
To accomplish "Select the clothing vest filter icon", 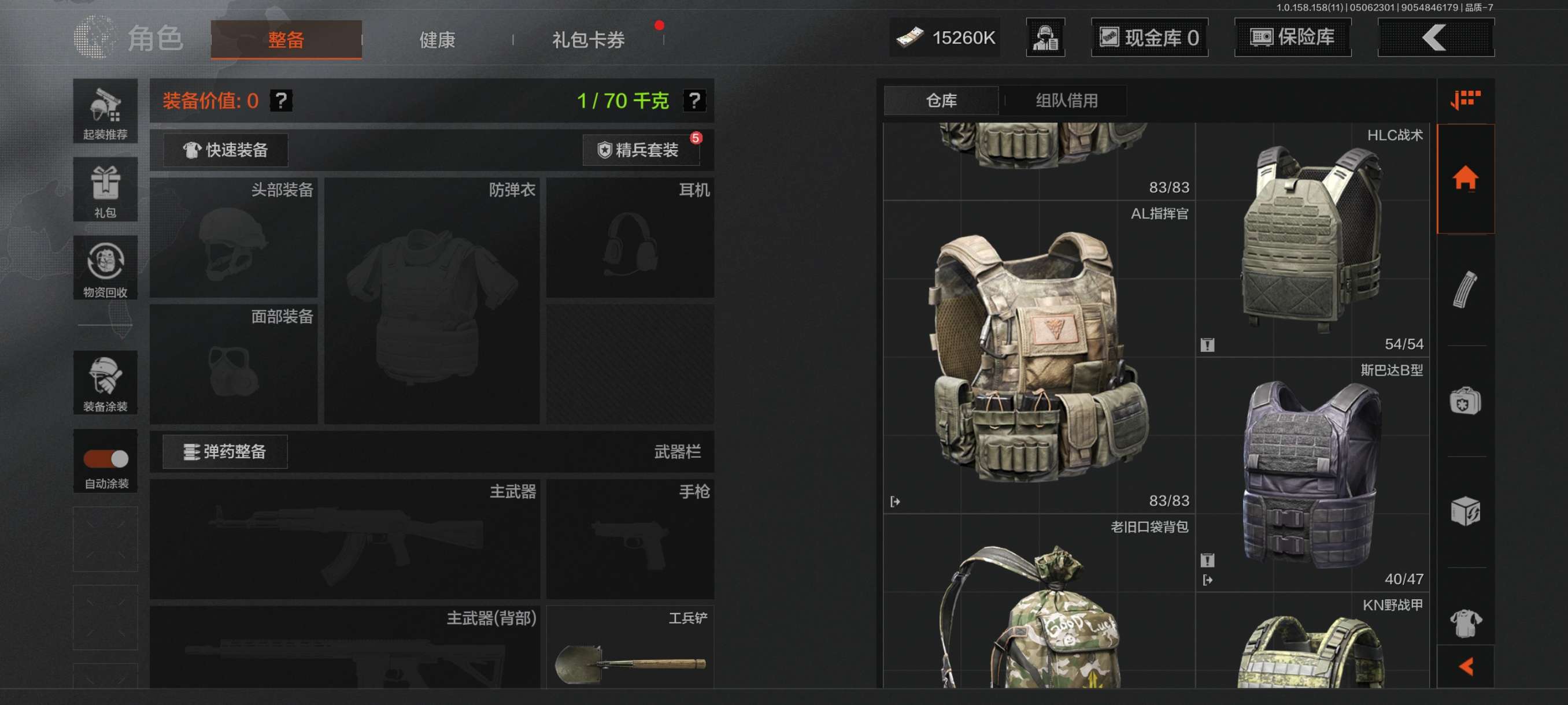I will point(1465,624).
